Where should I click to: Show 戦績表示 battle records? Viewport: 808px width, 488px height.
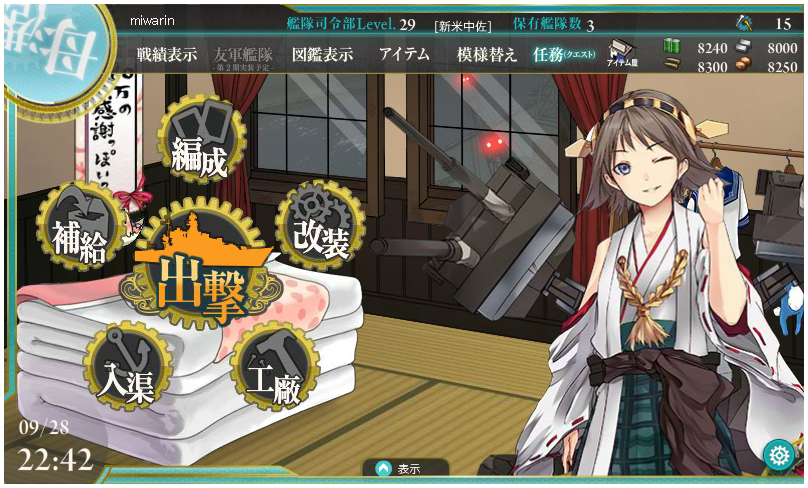[167, 55]
